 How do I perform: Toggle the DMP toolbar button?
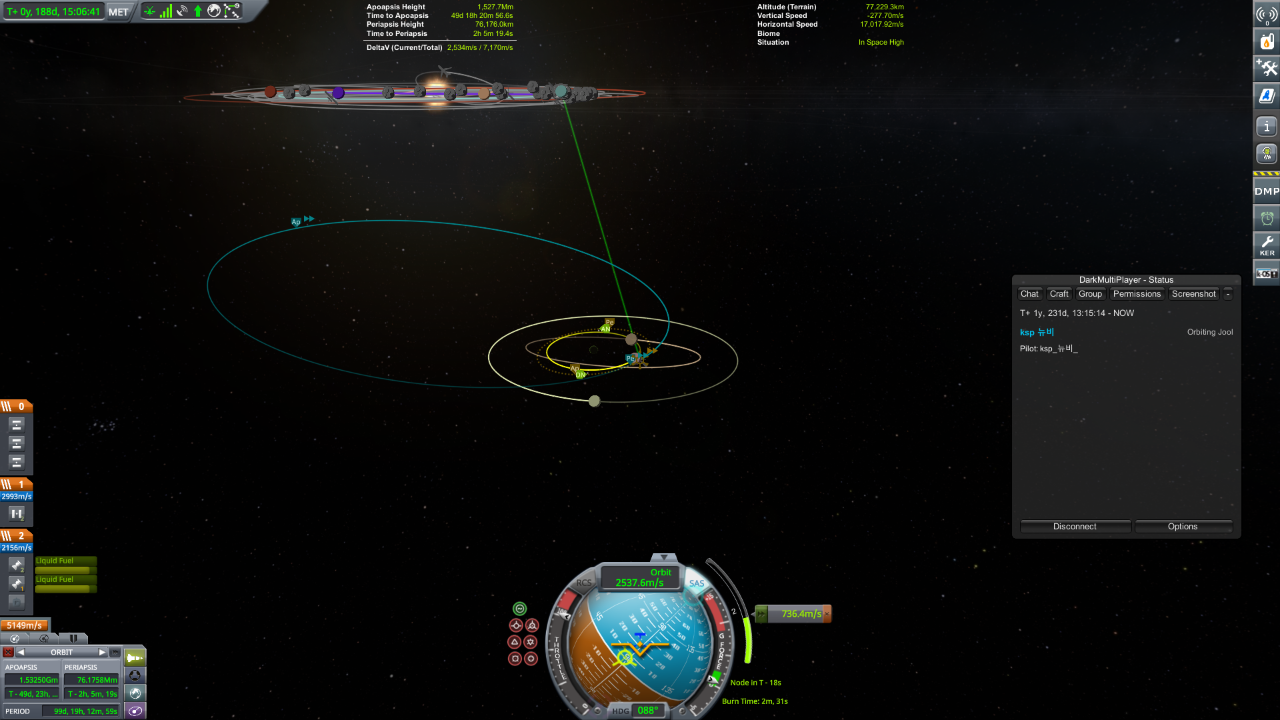pyautogui.click(x=1266, y=190)
